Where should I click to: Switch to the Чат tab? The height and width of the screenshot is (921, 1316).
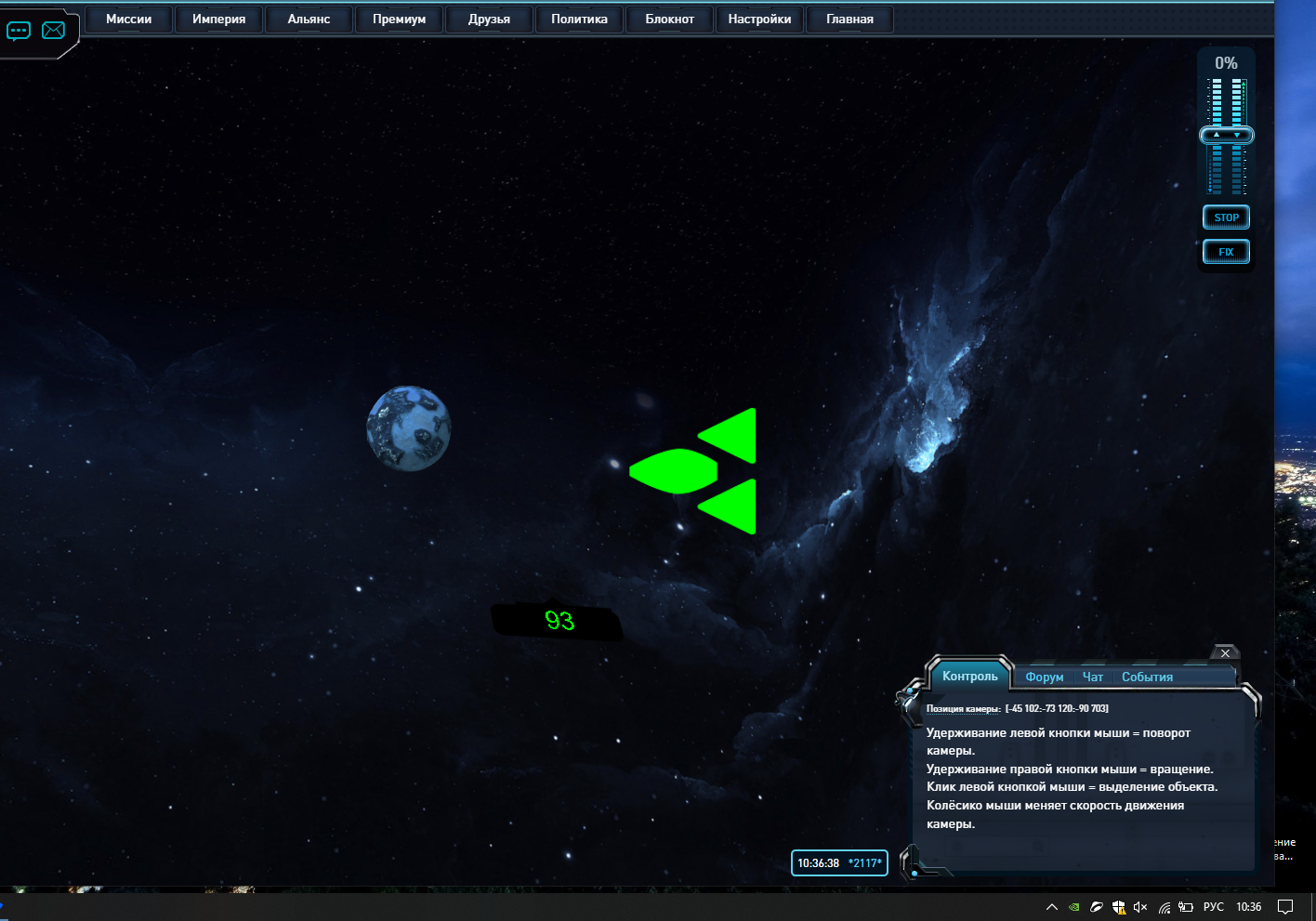click(1093, 678)
